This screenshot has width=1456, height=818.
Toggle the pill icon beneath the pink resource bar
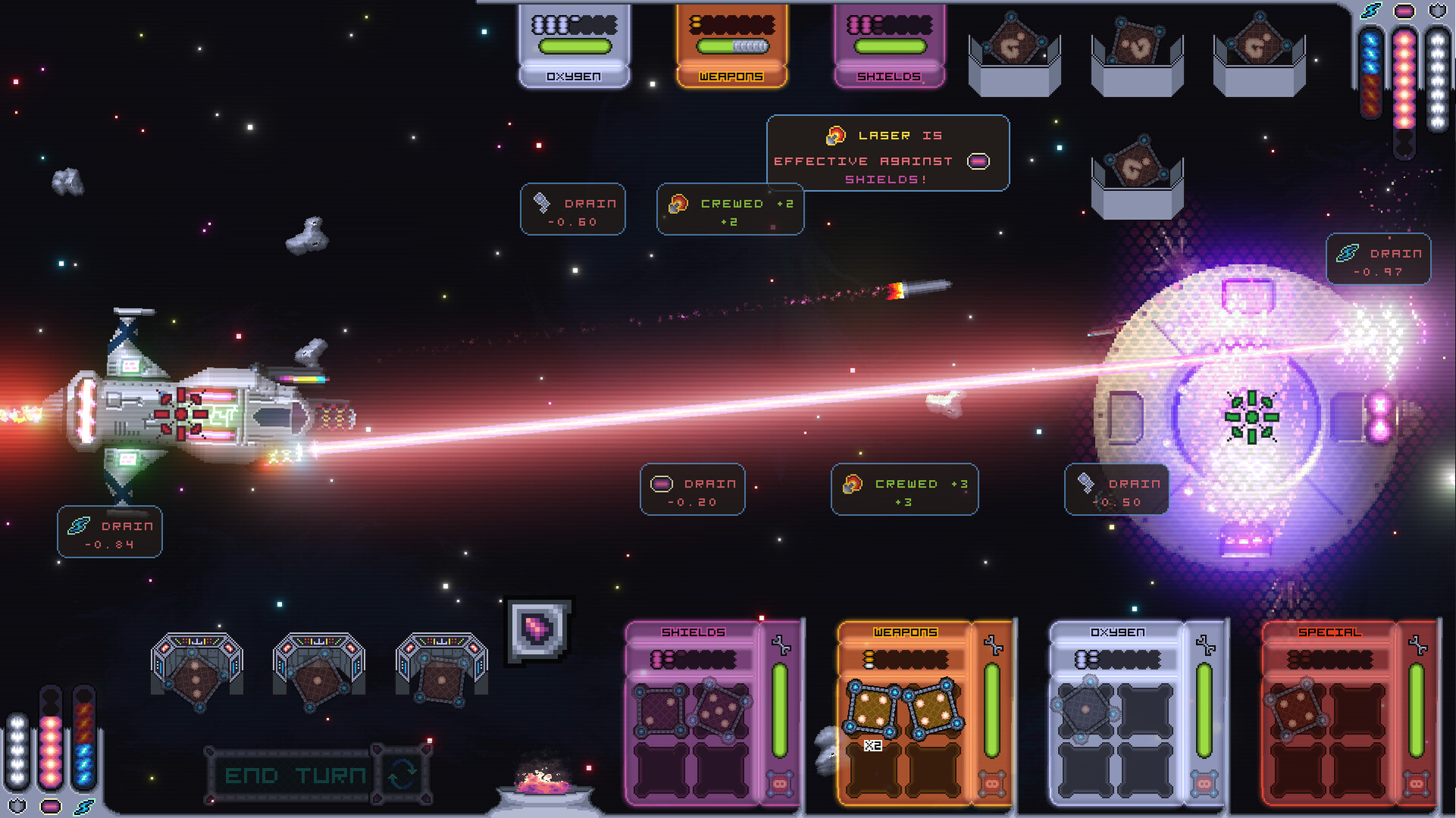click(51, 807)
